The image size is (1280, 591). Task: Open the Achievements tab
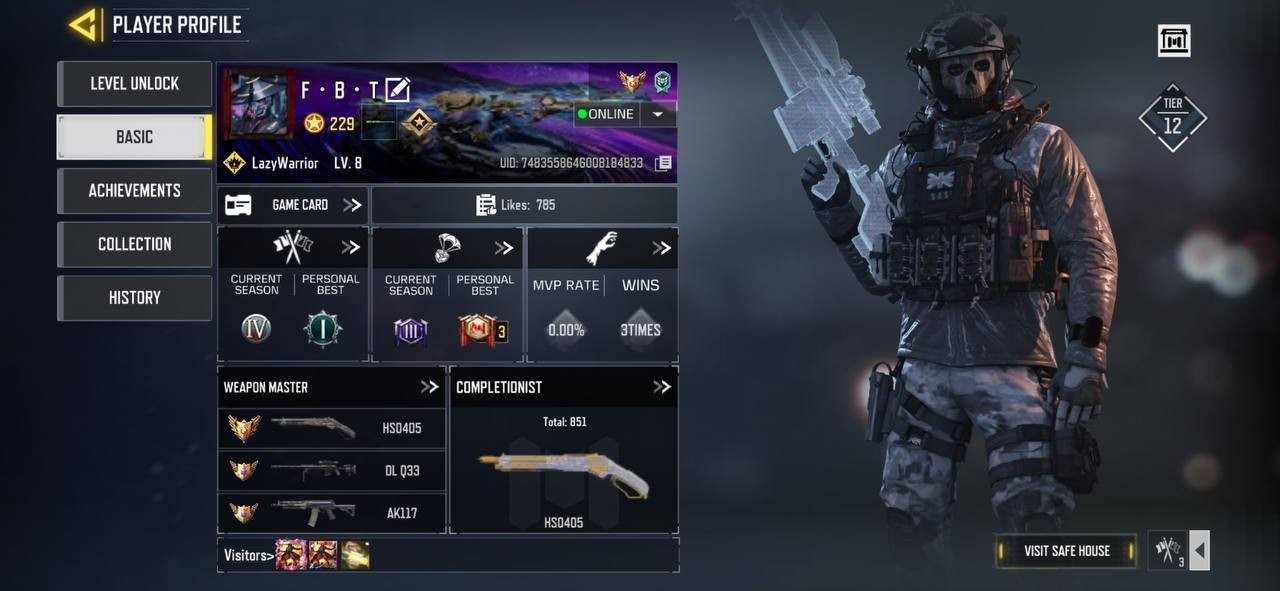(x=134, y=190)
